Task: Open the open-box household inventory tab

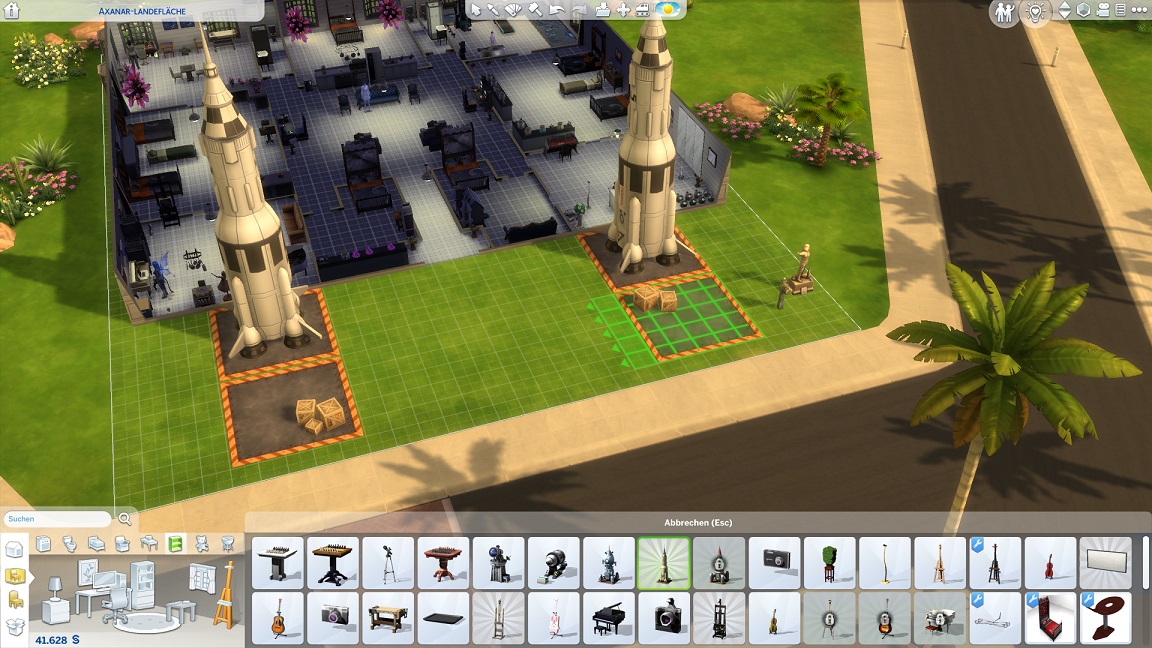Action: tap(14, 627)
